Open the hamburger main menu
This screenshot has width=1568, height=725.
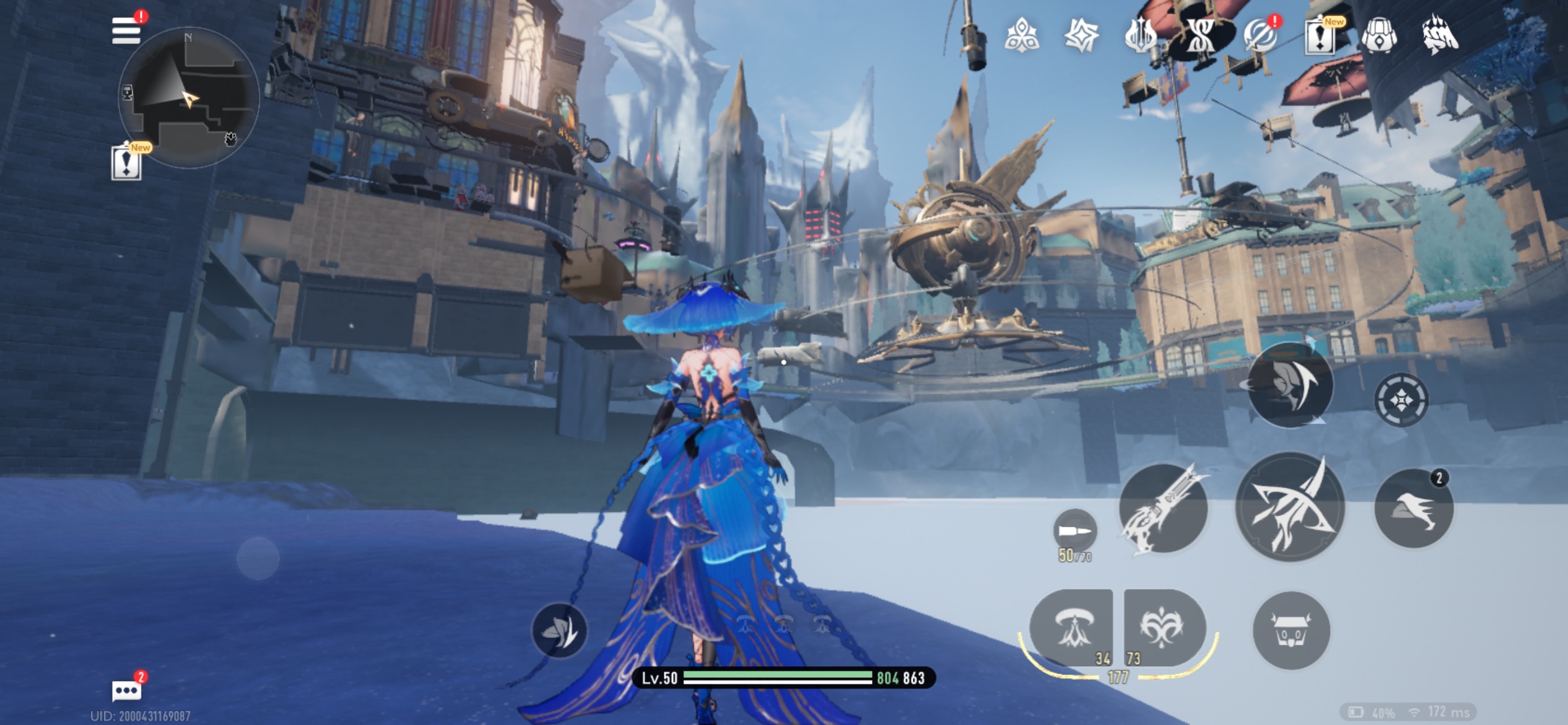click(x=126, y=30)
